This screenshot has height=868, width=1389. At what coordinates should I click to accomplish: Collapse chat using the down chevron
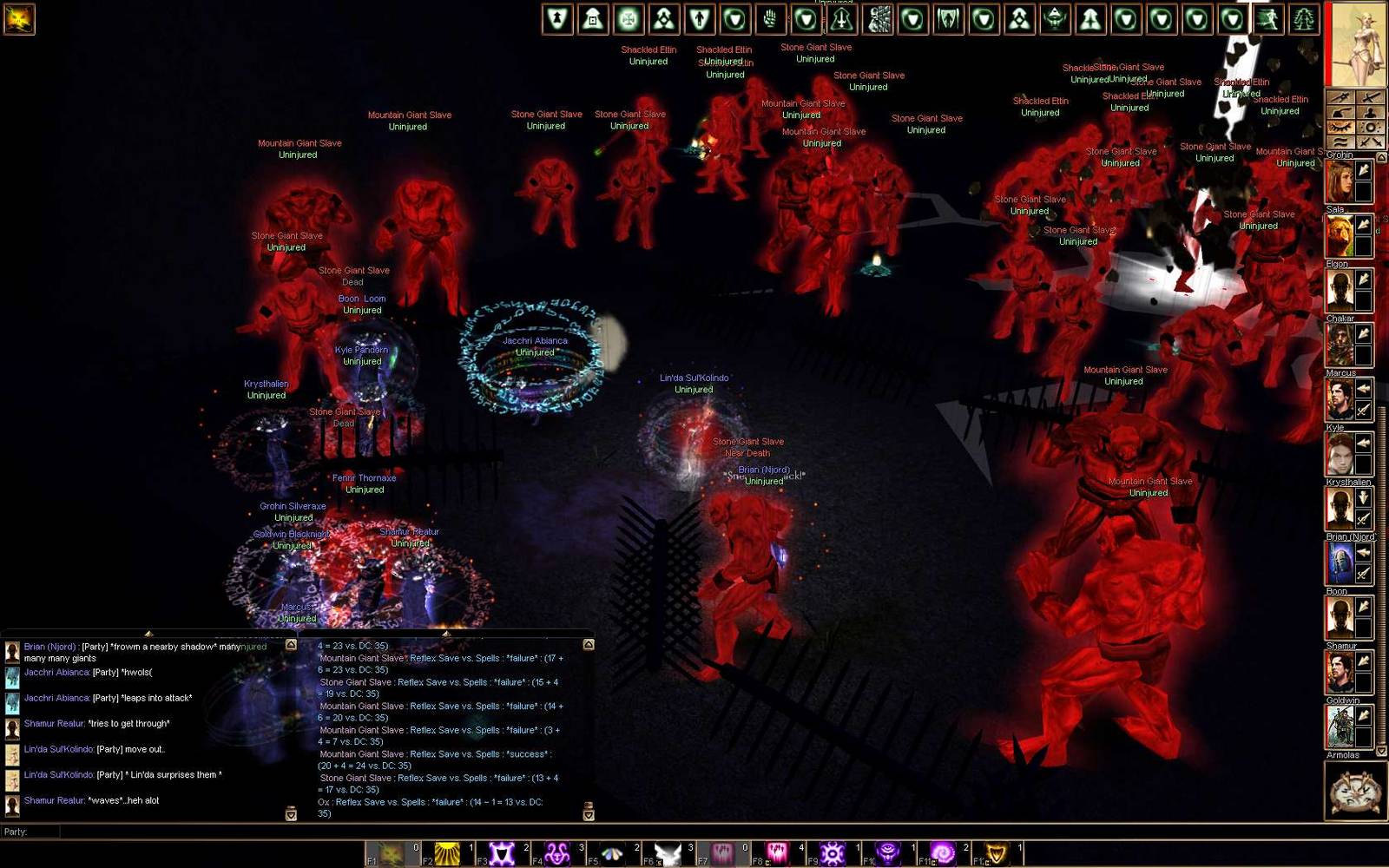click(289, 816)
